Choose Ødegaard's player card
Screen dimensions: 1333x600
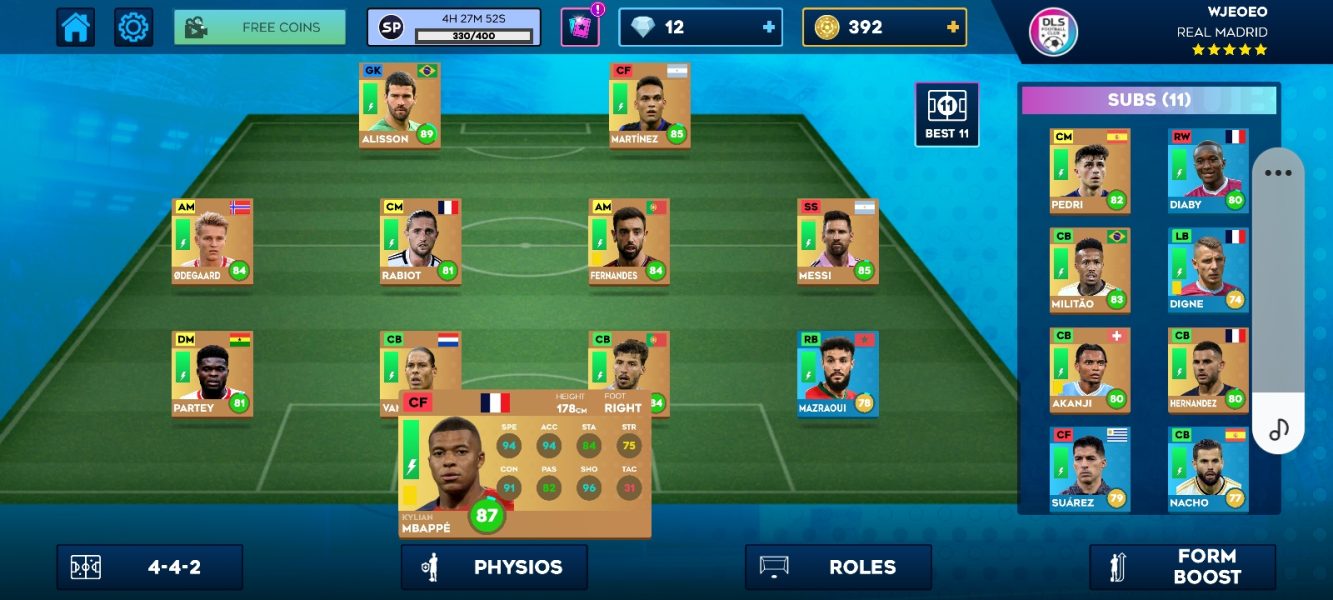[x=212, y=241]
